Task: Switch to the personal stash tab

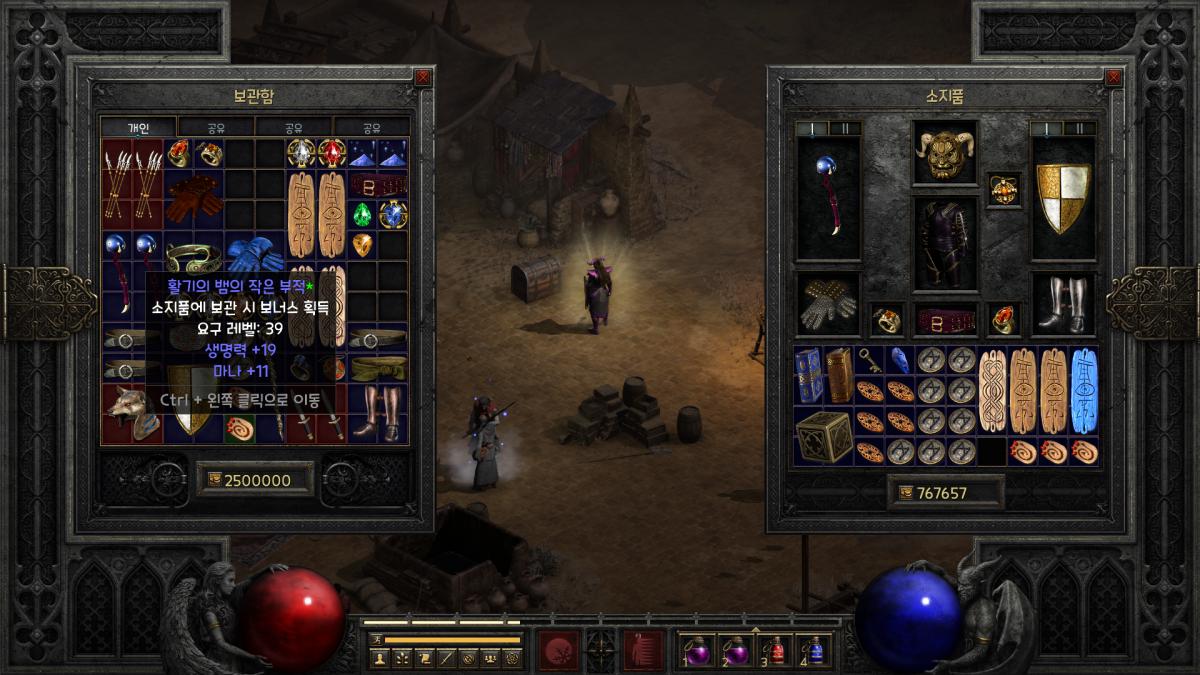Action: click(138, 128)
